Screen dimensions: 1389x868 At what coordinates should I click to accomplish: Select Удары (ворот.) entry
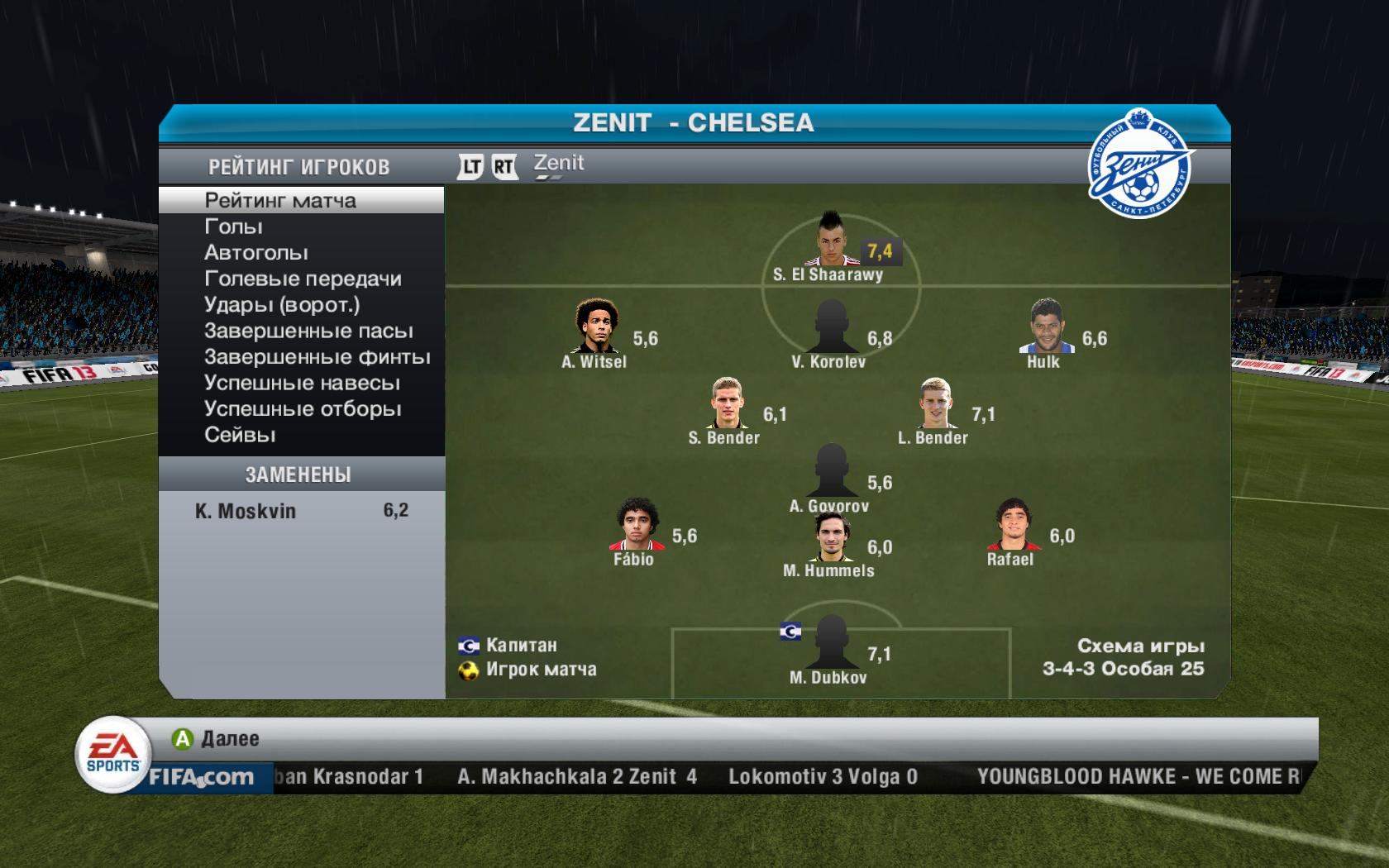pyautogui.click(x=282, y=305)
